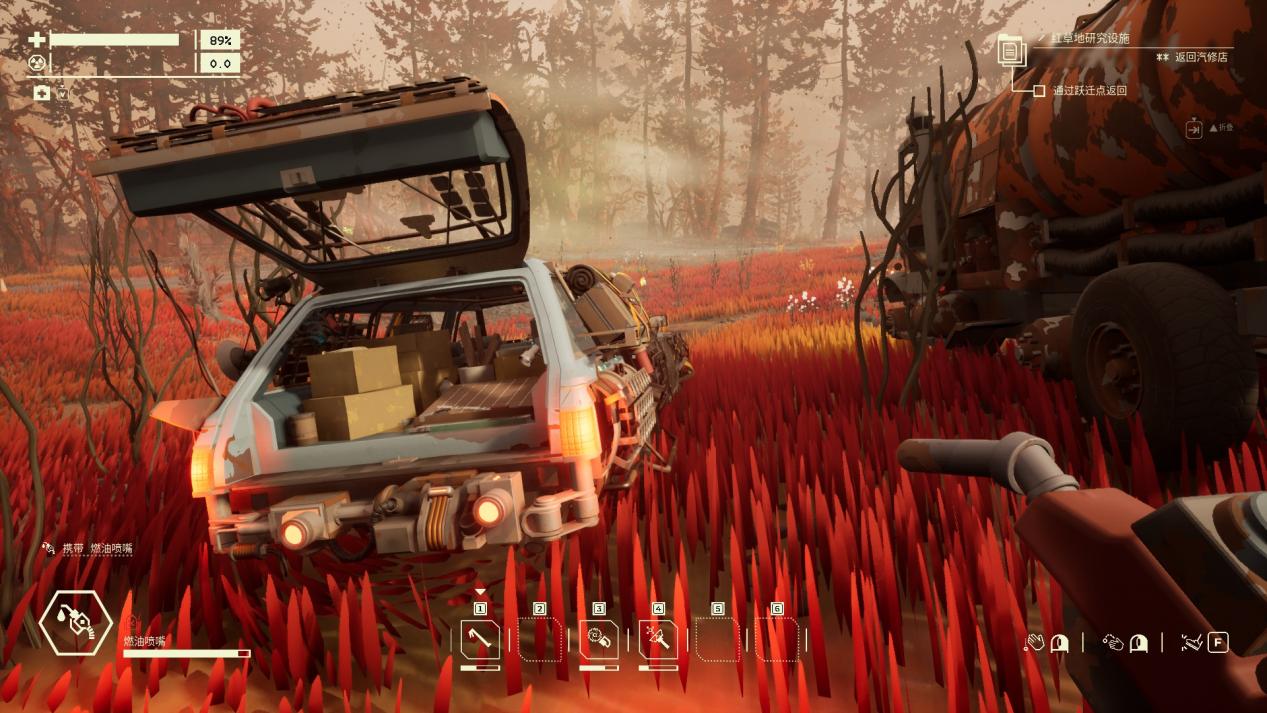Image resolution: width=1267 pixels, height=713 pixels.
Task: Collapse the objective tracker with 折叠
Action: pyautogui.click(x=1194, y=129)
